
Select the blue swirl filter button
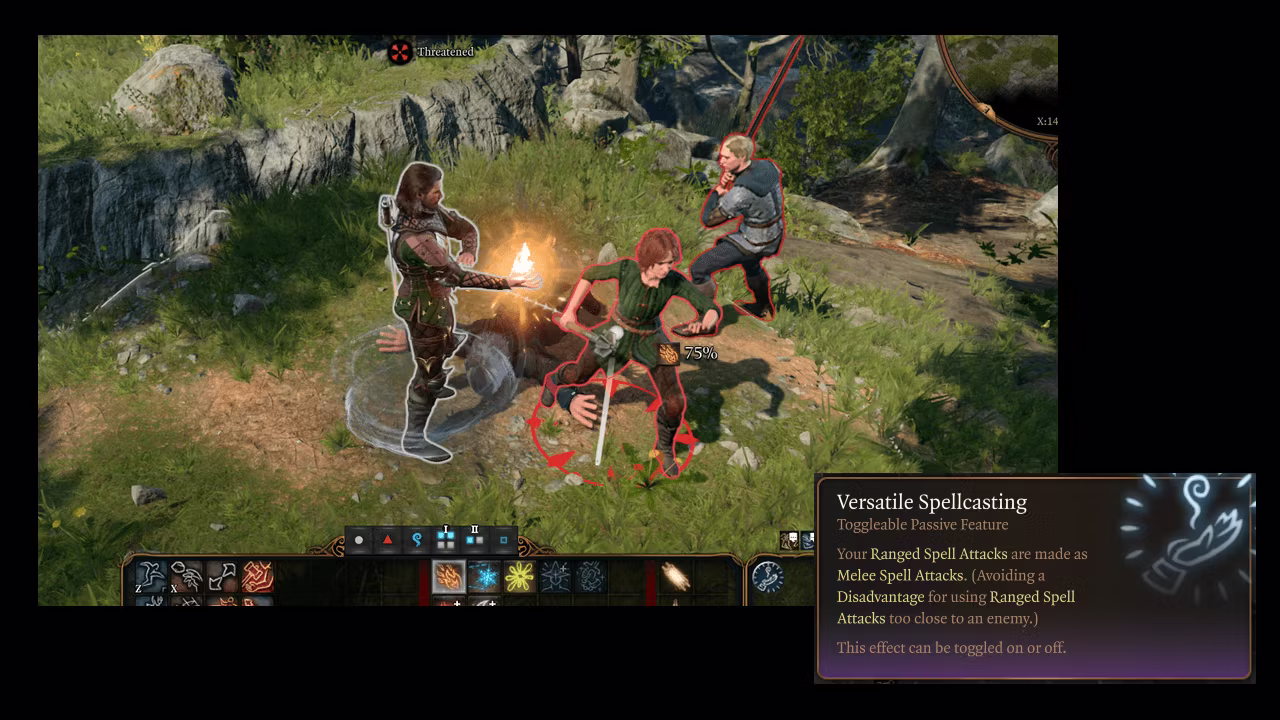(x=417, y=540)
